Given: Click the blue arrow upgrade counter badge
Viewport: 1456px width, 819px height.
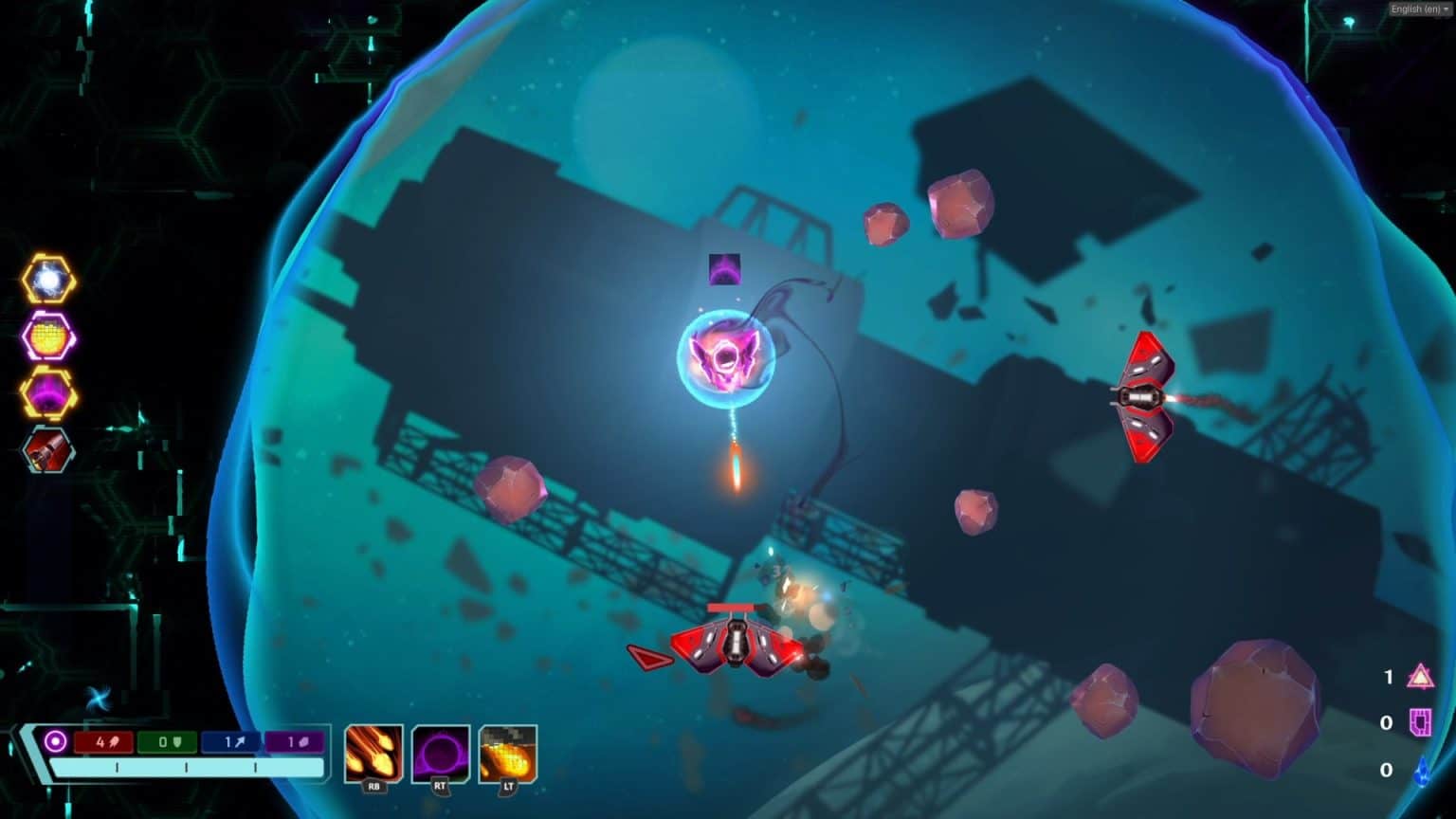Looking at the screenshot, I should coord(228,743).
